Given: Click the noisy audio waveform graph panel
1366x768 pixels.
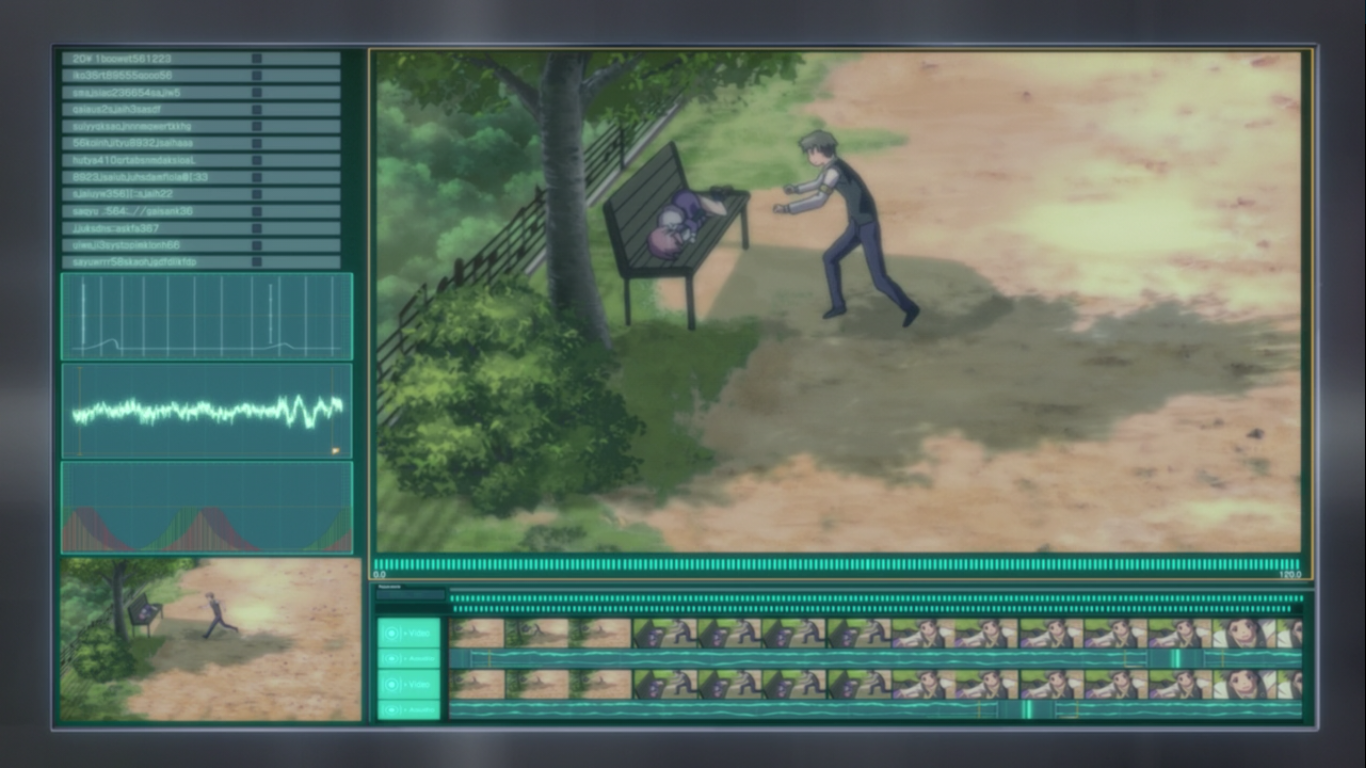Looking at the screenshot, I should [207, 410].
